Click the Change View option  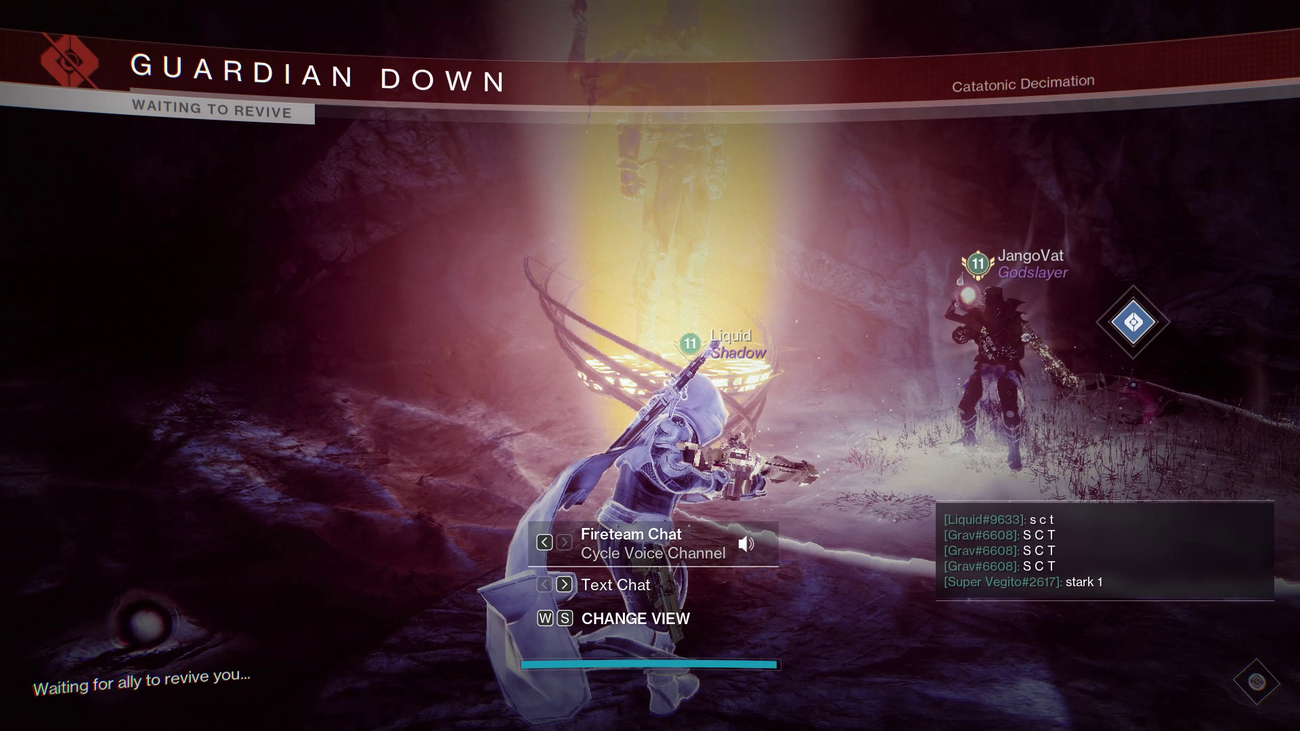pos(634,618)
